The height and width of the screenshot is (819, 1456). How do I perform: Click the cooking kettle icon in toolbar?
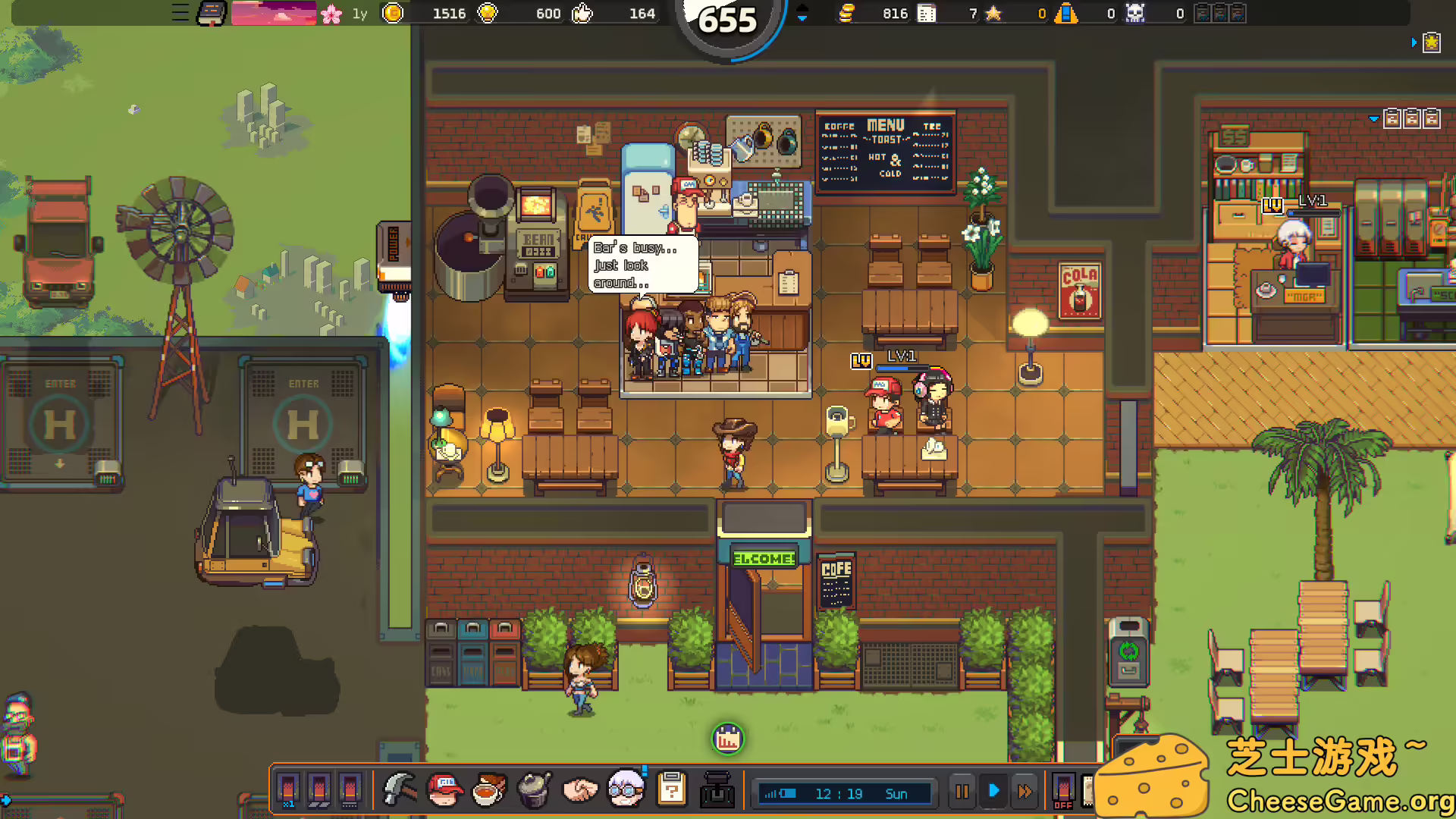(533, 789)
